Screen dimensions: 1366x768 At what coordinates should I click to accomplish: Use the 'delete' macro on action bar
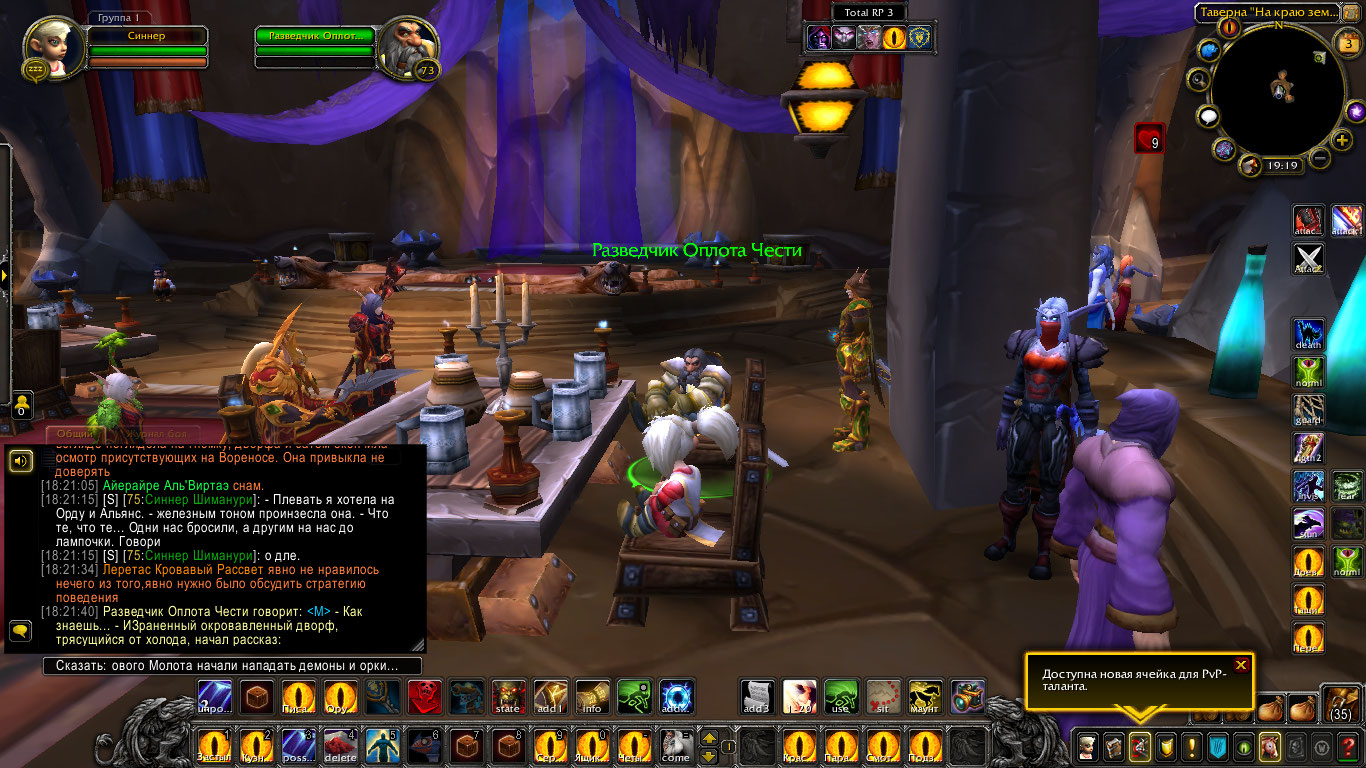point(343,745)
